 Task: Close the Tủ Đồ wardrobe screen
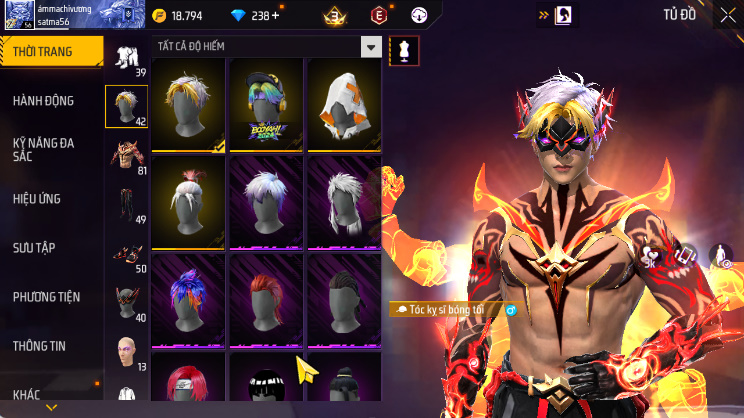[x=727, y=15]
